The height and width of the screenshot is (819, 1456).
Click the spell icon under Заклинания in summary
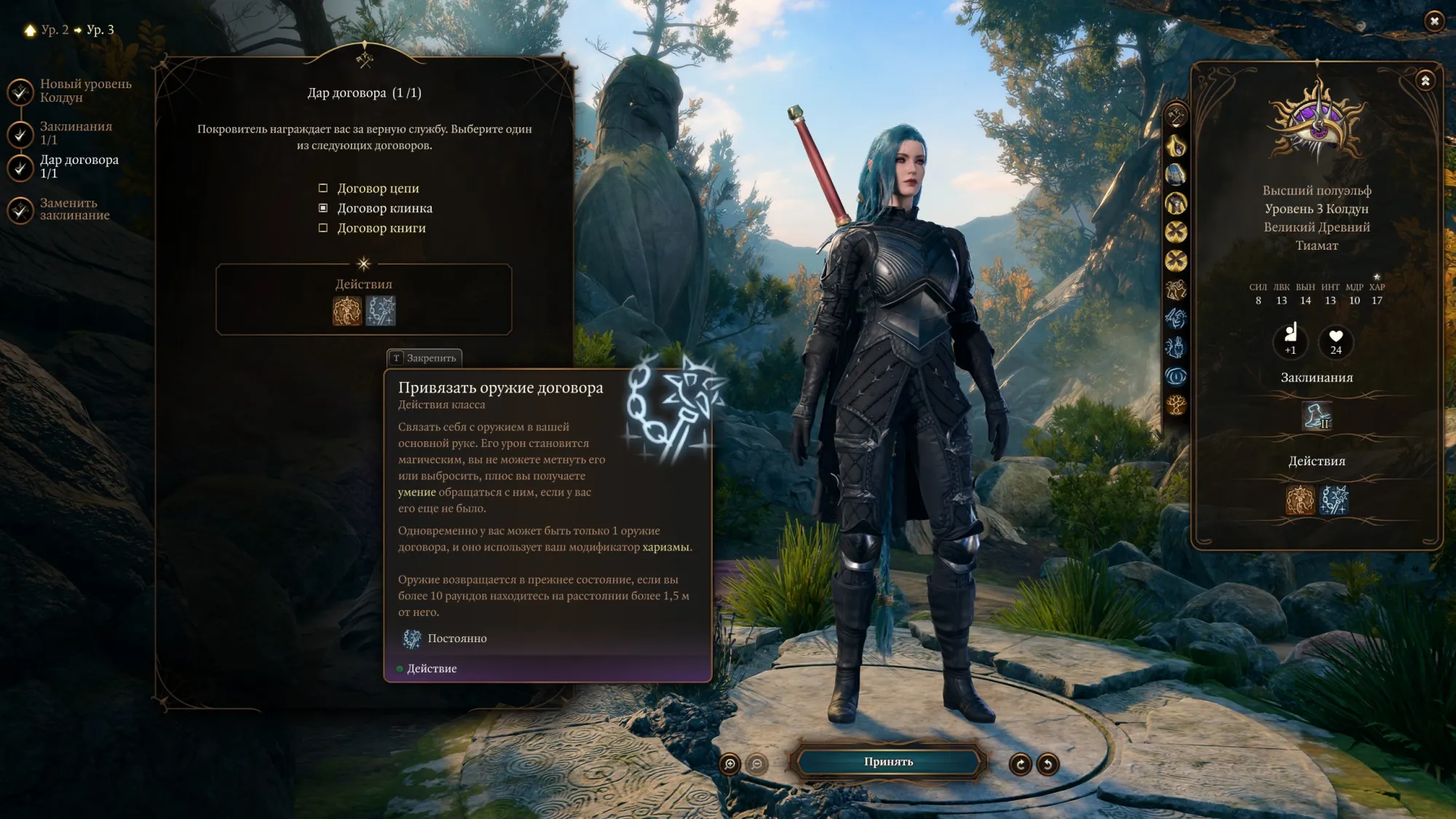1317,416
